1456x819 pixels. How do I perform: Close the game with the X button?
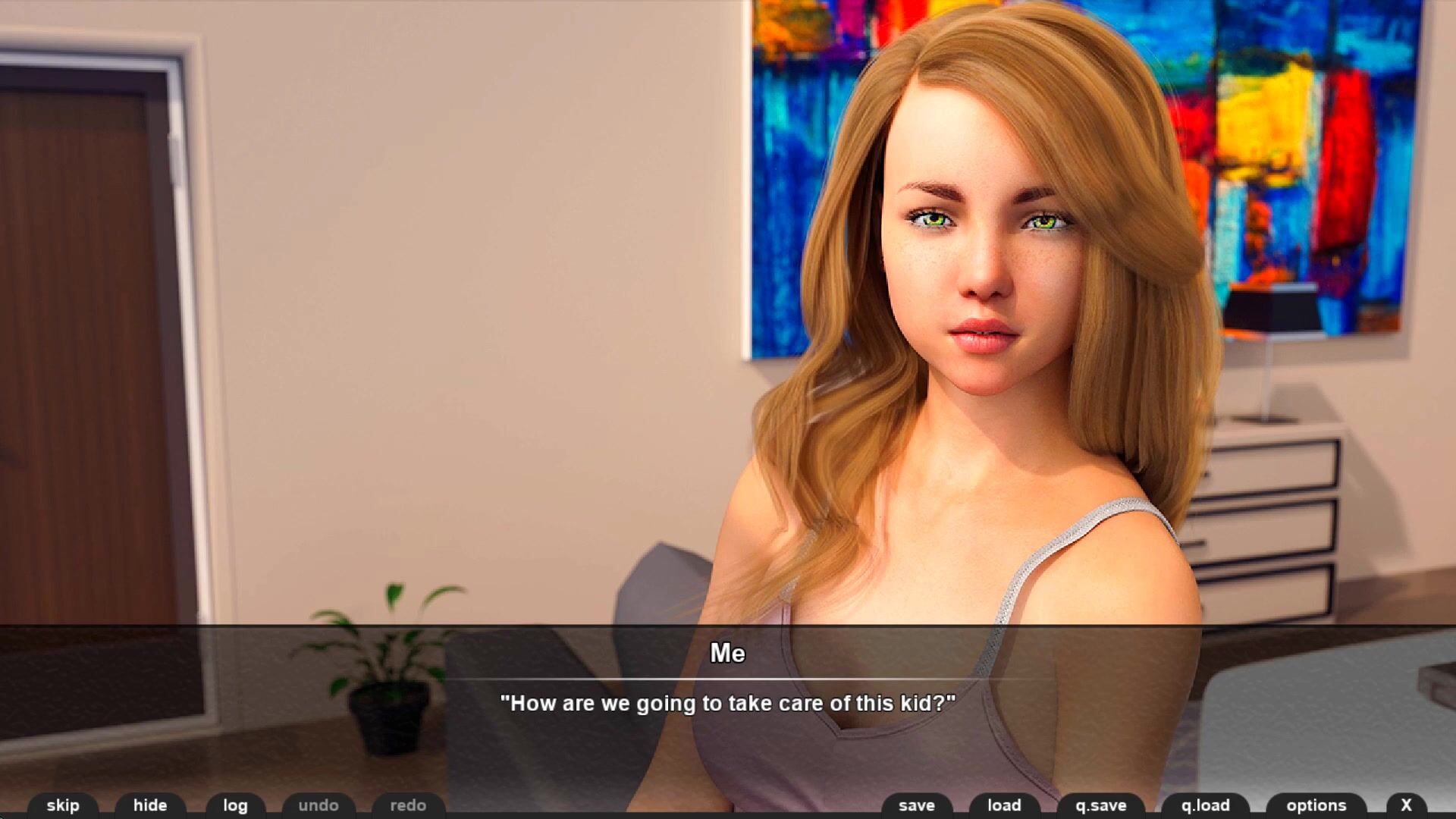(x=1406, y=805)
